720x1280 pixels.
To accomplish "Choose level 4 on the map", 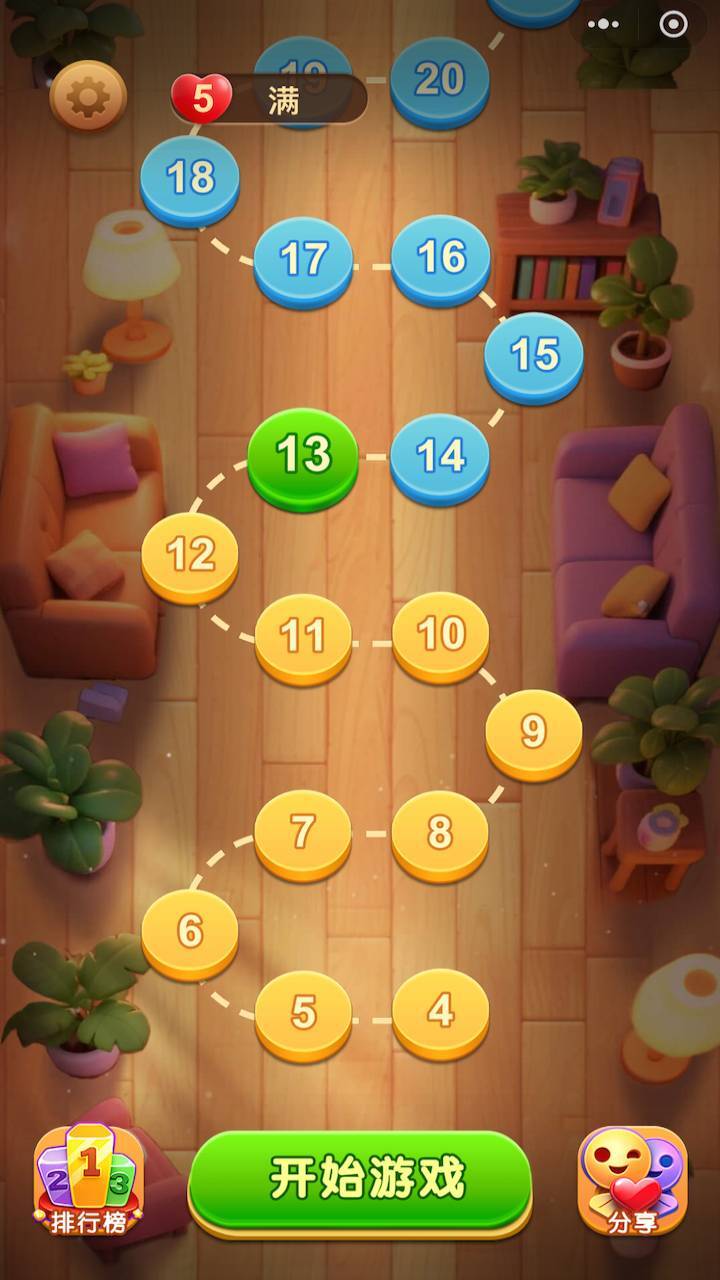I will click(x=440, y=1012).
